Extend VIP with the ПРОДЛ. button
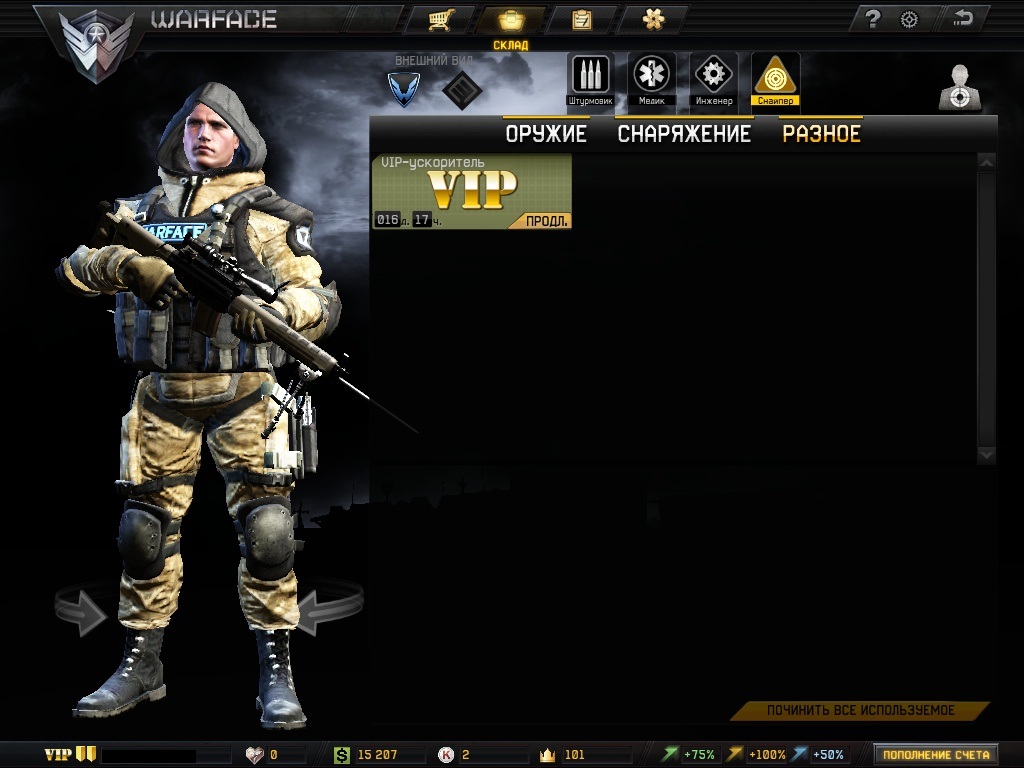Screen dimensions: 1024x768 (x=547, y=221)
